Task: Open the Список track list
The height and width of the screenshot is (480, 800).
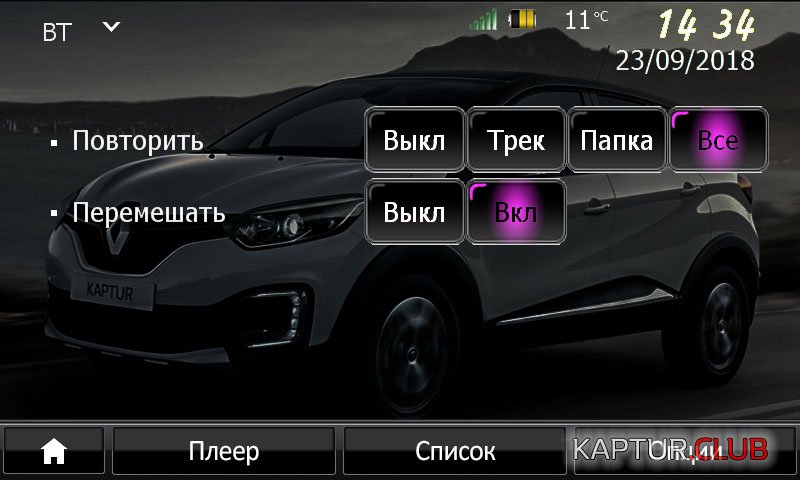Action: (x=455, y=452)
